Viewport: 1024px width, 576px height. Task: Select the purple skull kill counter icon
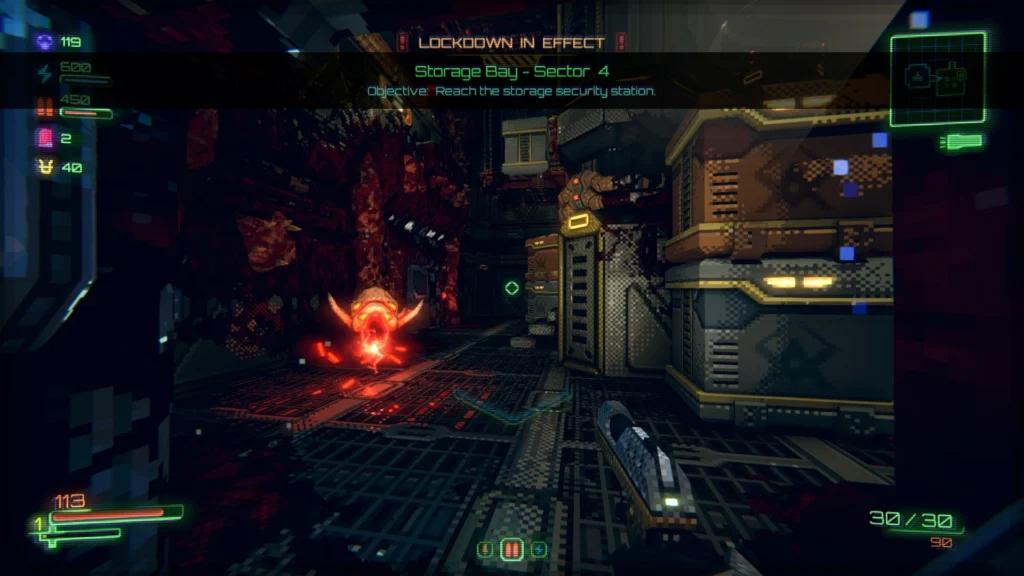click(x=45, y=42)
